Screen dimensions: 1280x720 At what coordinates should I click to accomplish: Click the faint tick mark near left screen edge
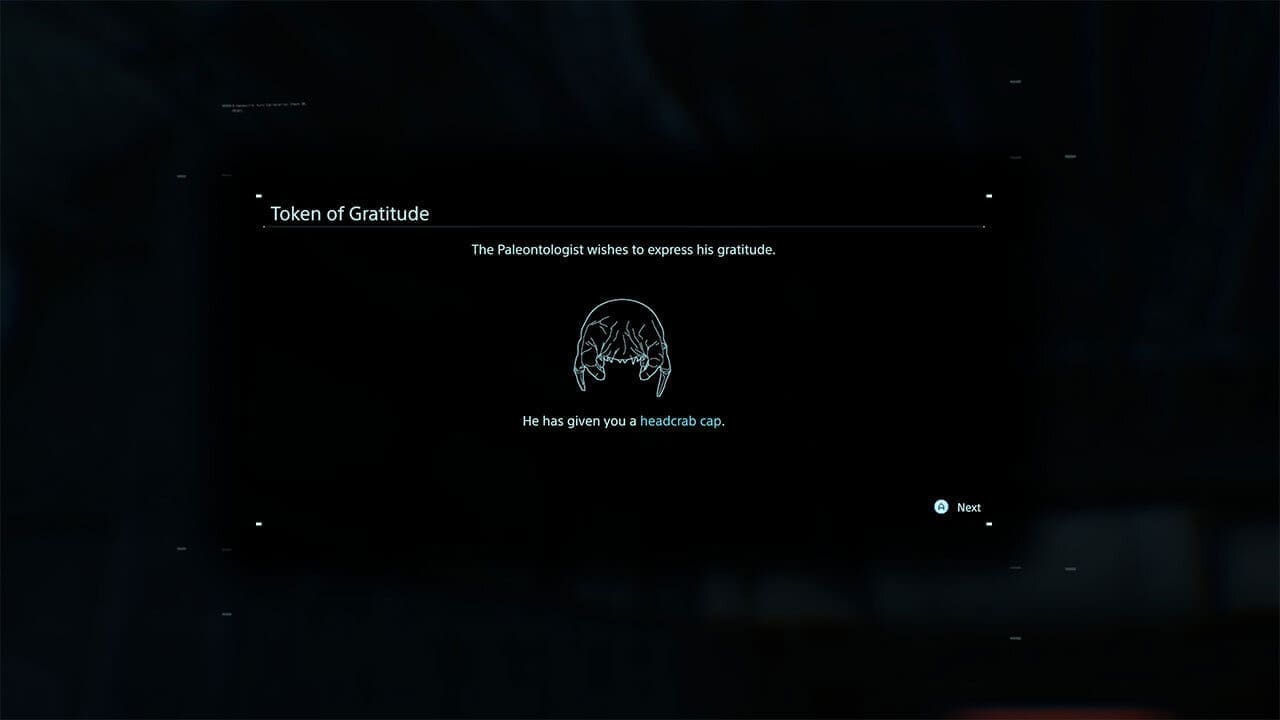click(x=181, y=178)
